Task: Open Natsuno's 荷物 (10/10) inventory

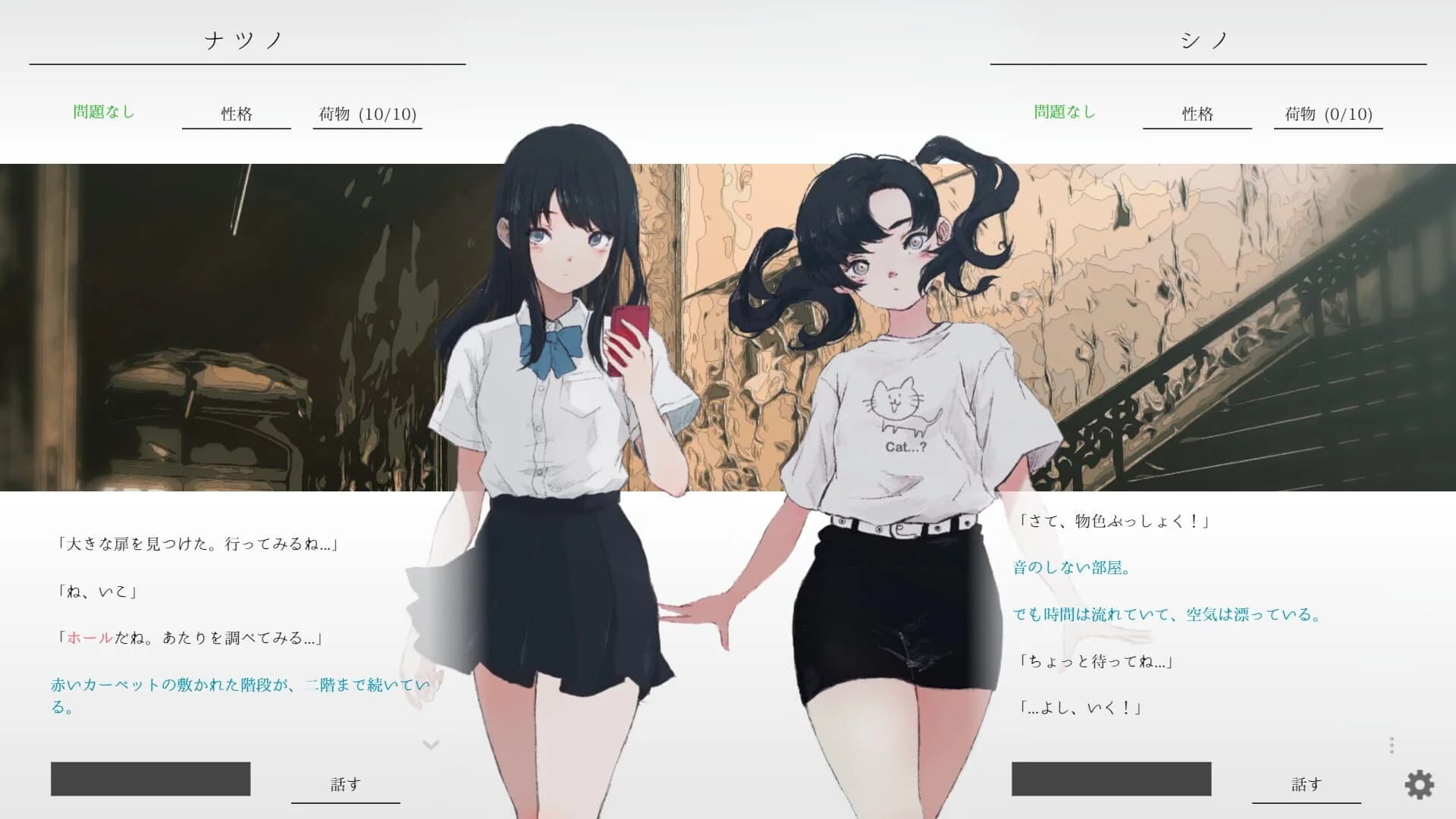Action: [x=367, y=114]
